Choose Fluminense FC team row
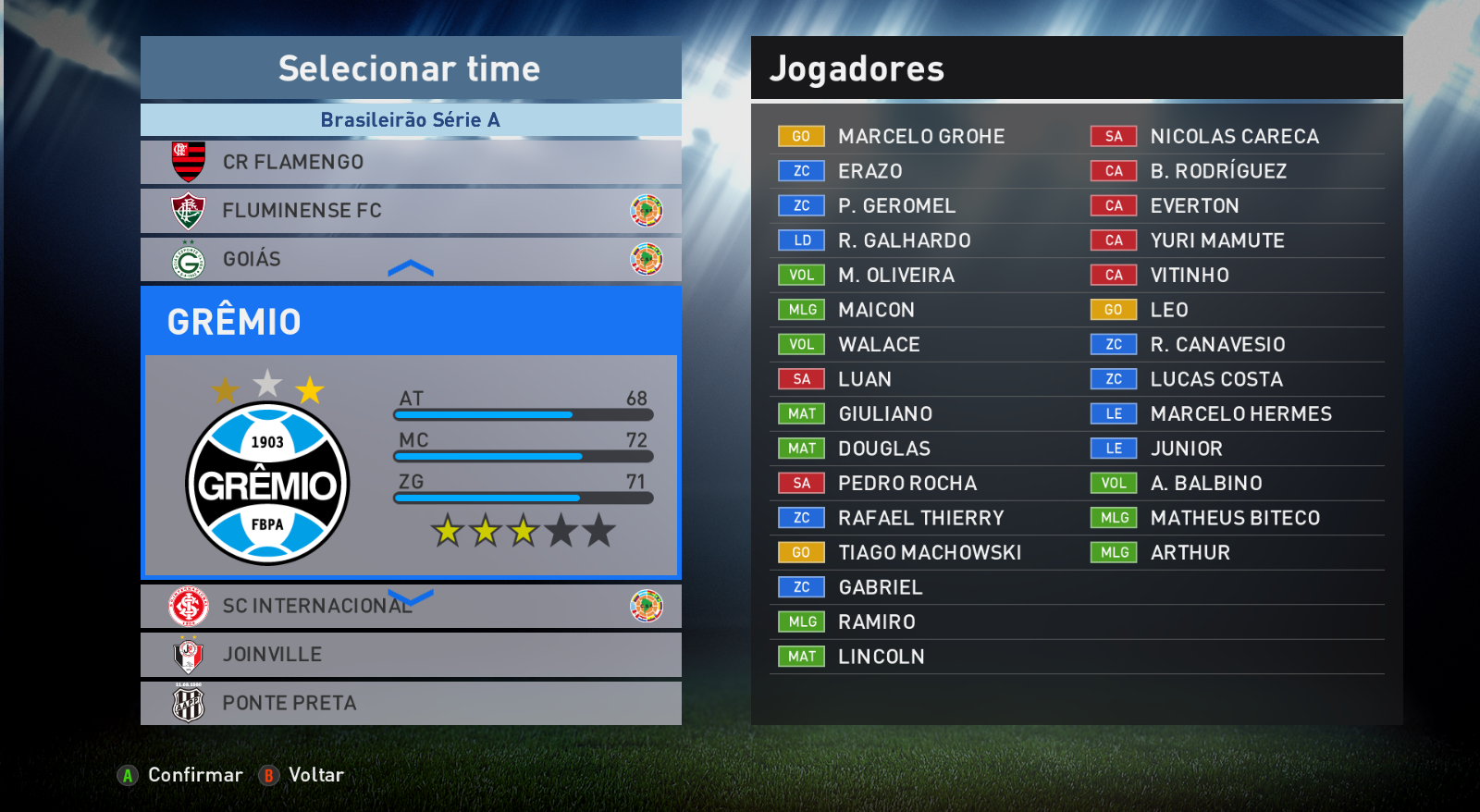The image size is (1480, 812). (x=410, y=211)
